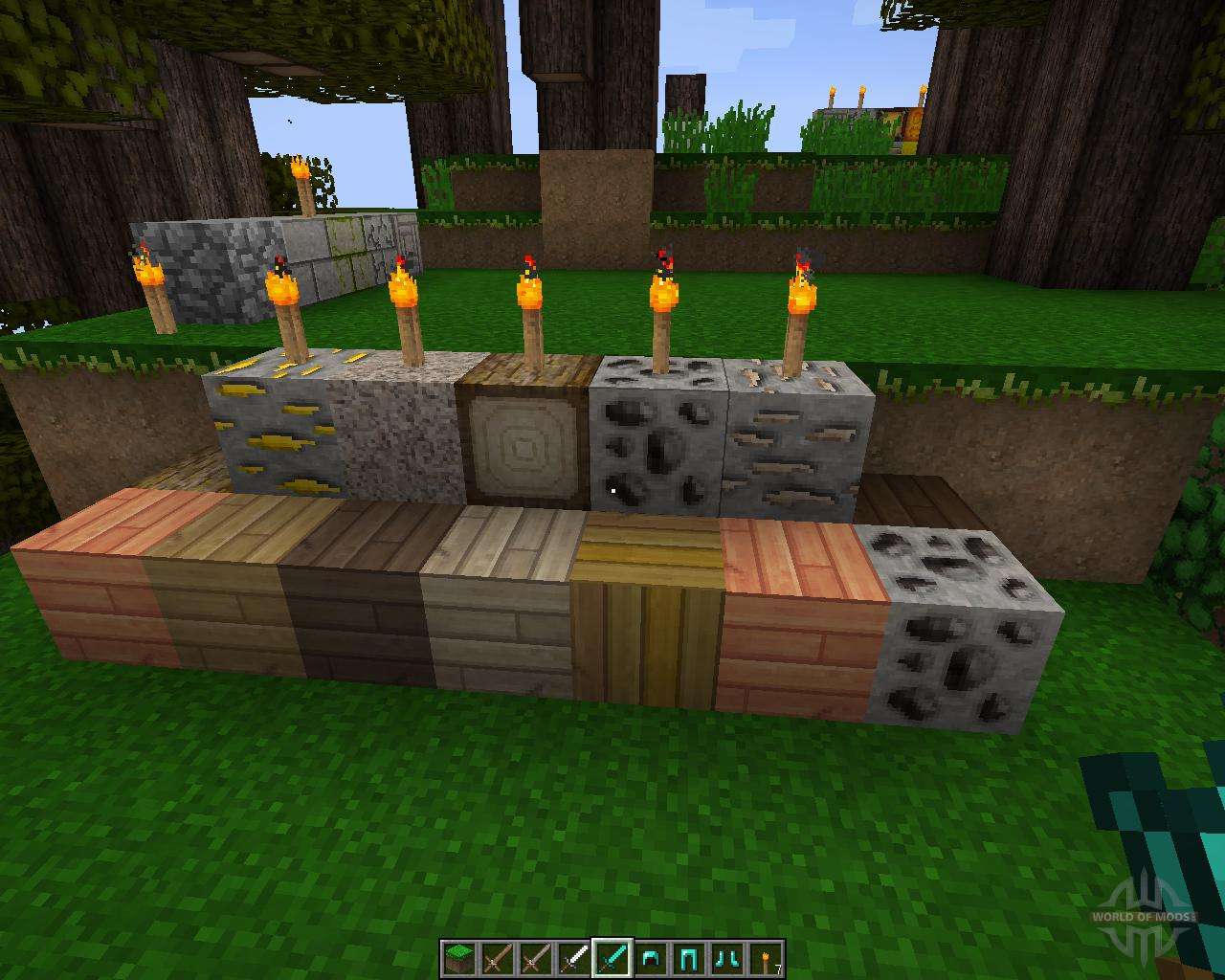Pick the diamond leggings slot
Screen dimensions: 1225x980
point(689,958)
